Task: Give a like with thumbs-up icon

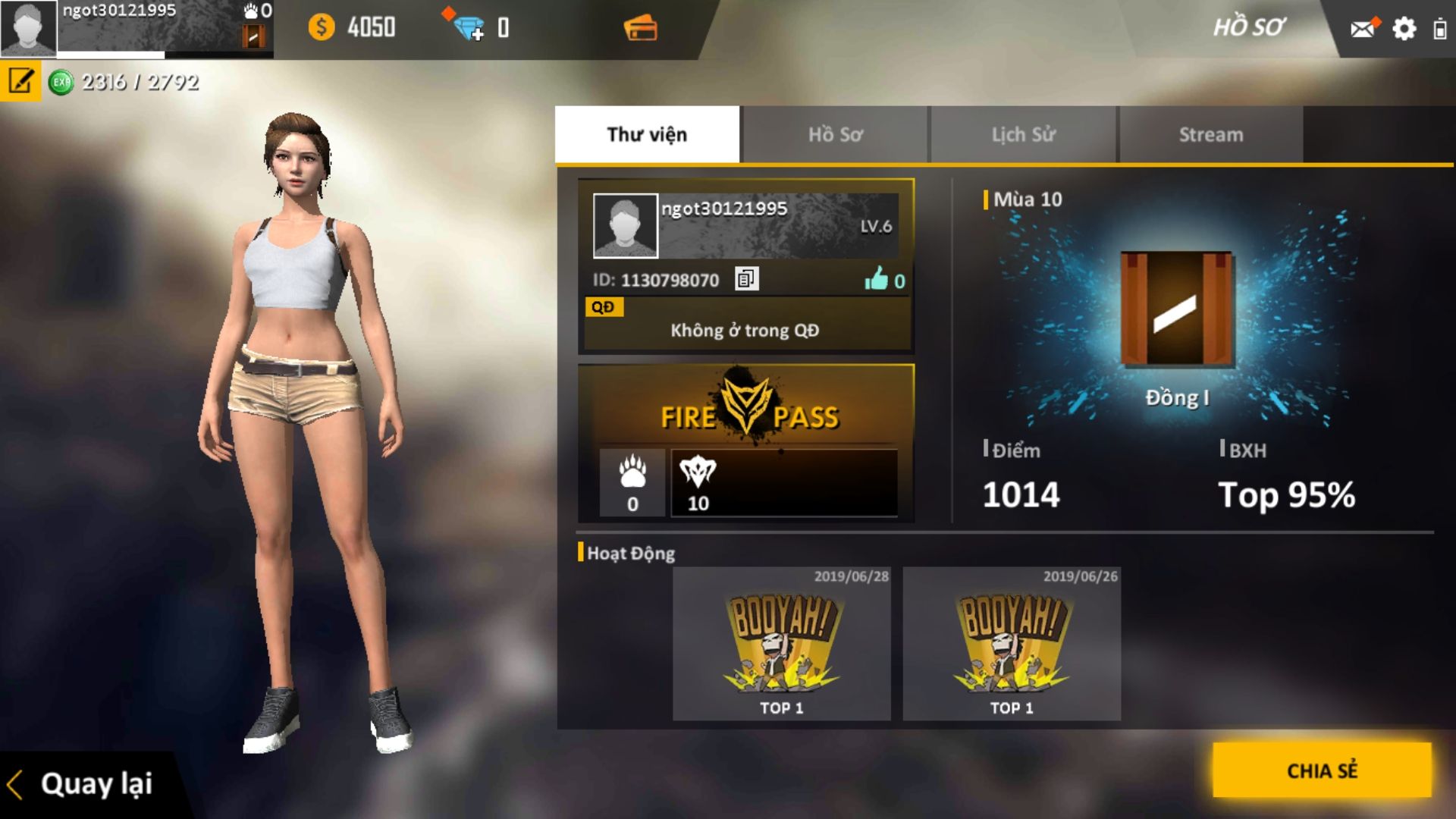Action: click(x=877, y=279)
